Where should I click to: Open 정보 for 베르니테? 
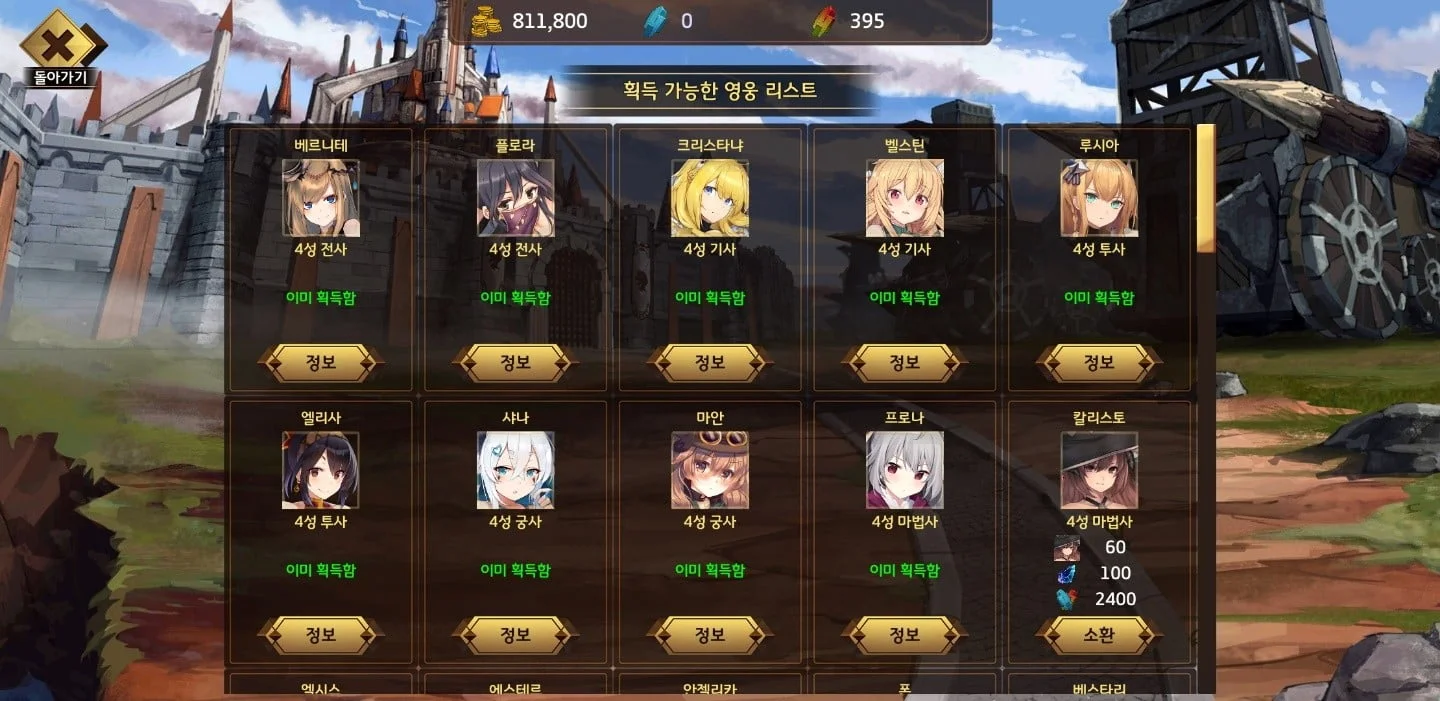pos(320,363)
